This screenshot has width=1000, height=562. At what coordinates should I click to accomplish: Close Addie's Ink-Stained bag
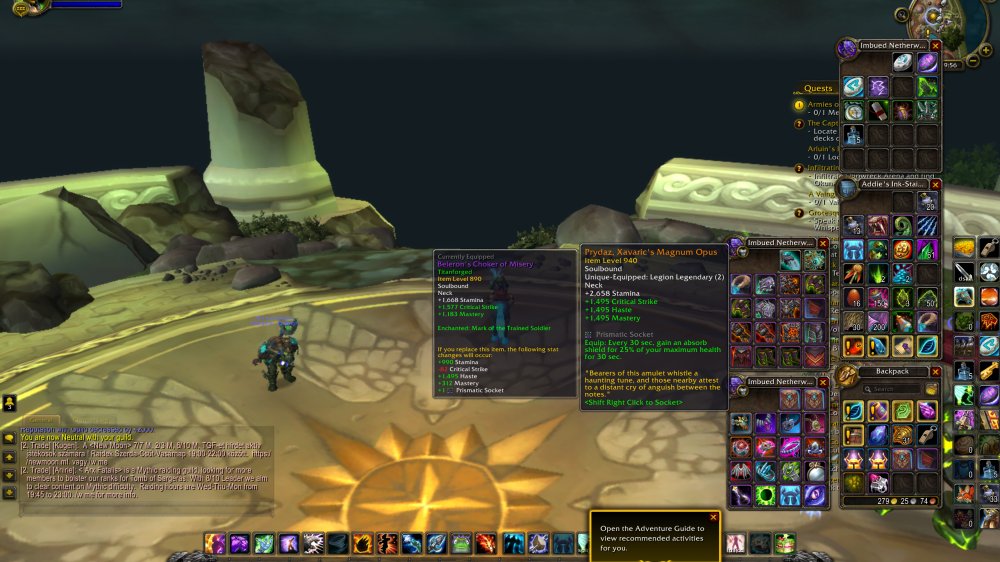click(x=935, y=186)
